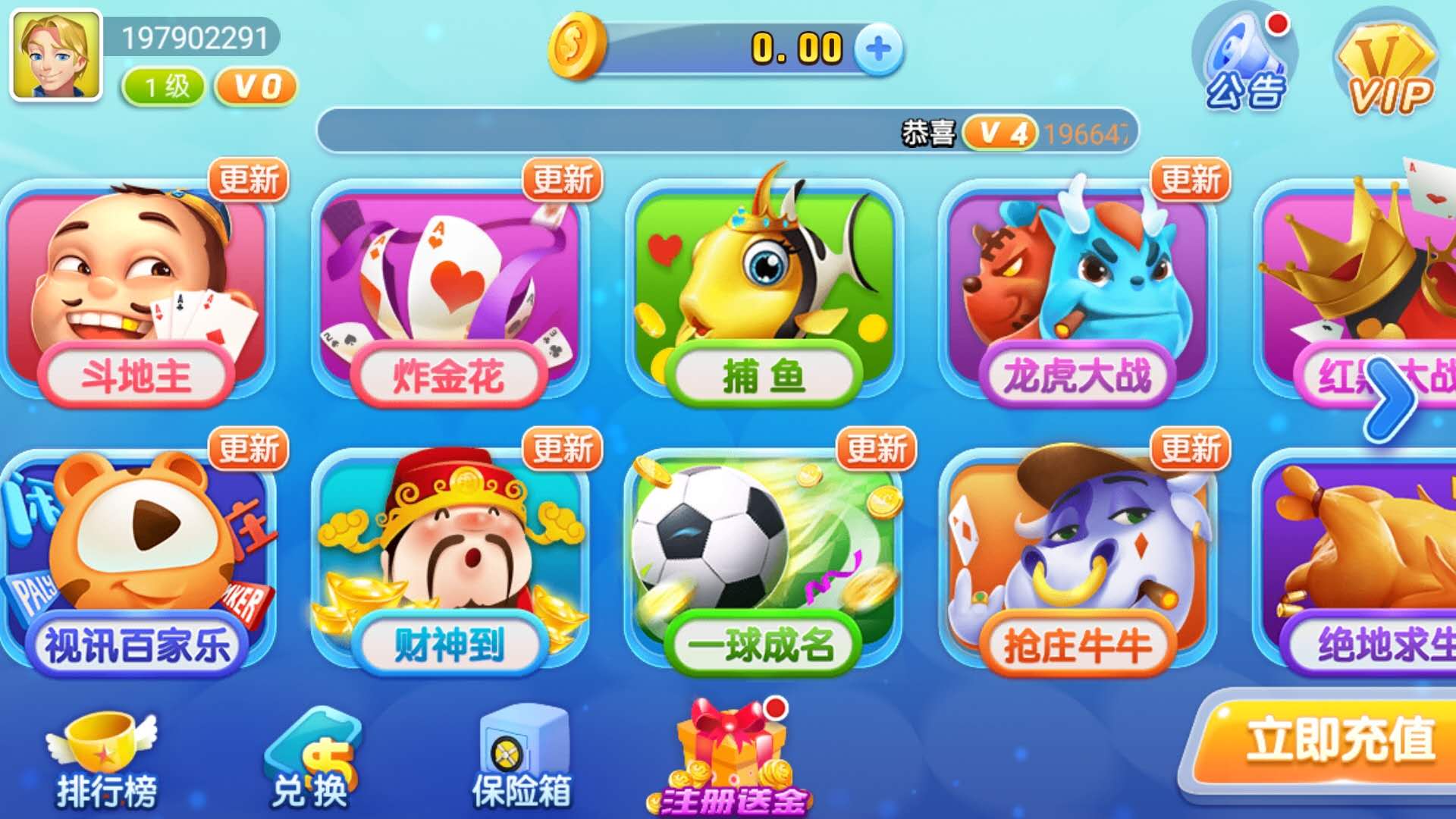The height and width of the screenshot is (819, 1456).
Task: Open the 保险箱 safe box
Action: 522,758
